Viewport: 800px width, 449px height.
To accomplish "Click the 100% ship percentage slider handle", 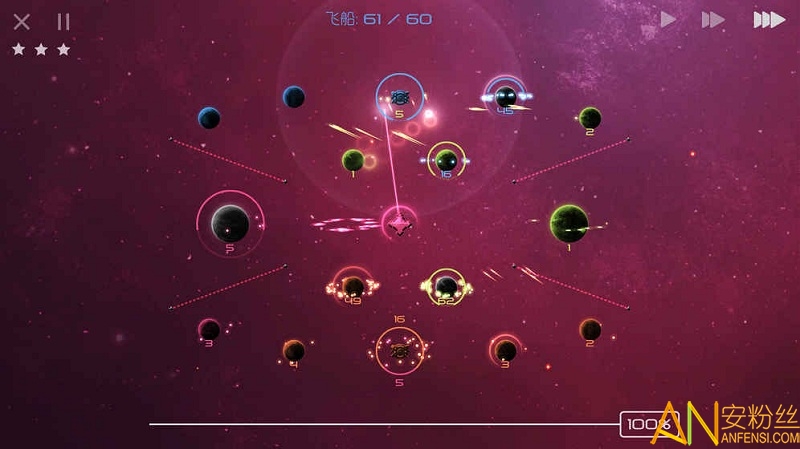I will tap(641, 424).
